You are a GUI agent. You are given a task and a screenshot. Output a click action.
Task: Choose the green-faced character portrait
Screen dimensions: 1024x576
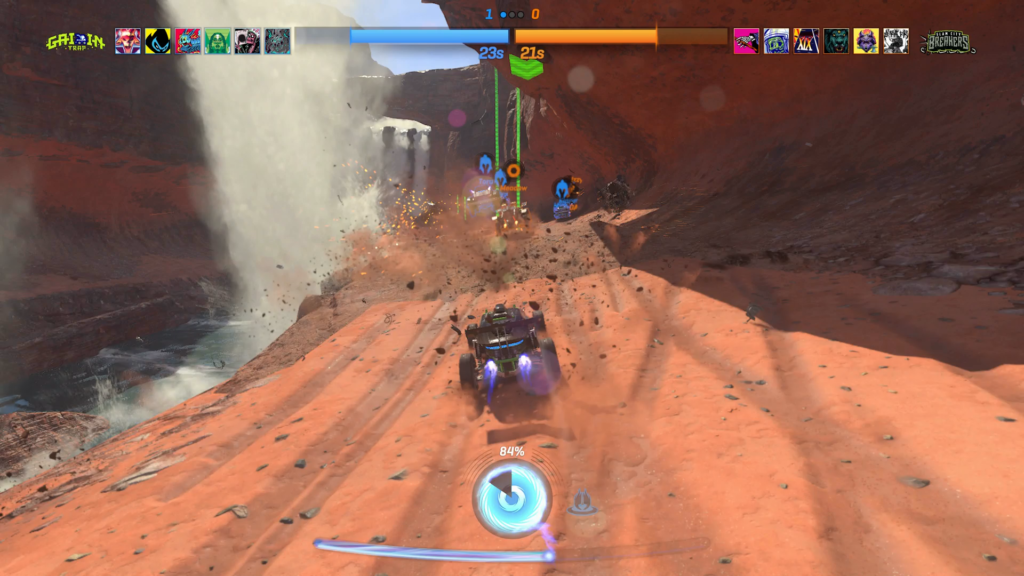pos(218,41)
